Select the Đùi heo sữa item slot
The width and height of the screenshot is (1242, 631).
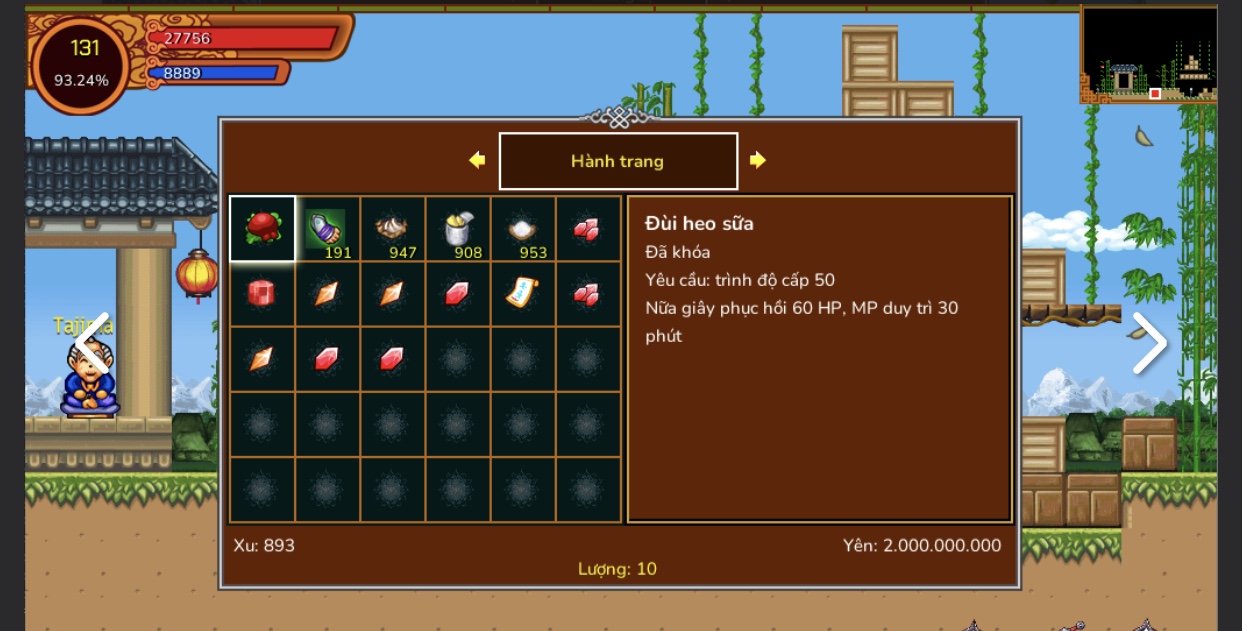coord(262,229)
